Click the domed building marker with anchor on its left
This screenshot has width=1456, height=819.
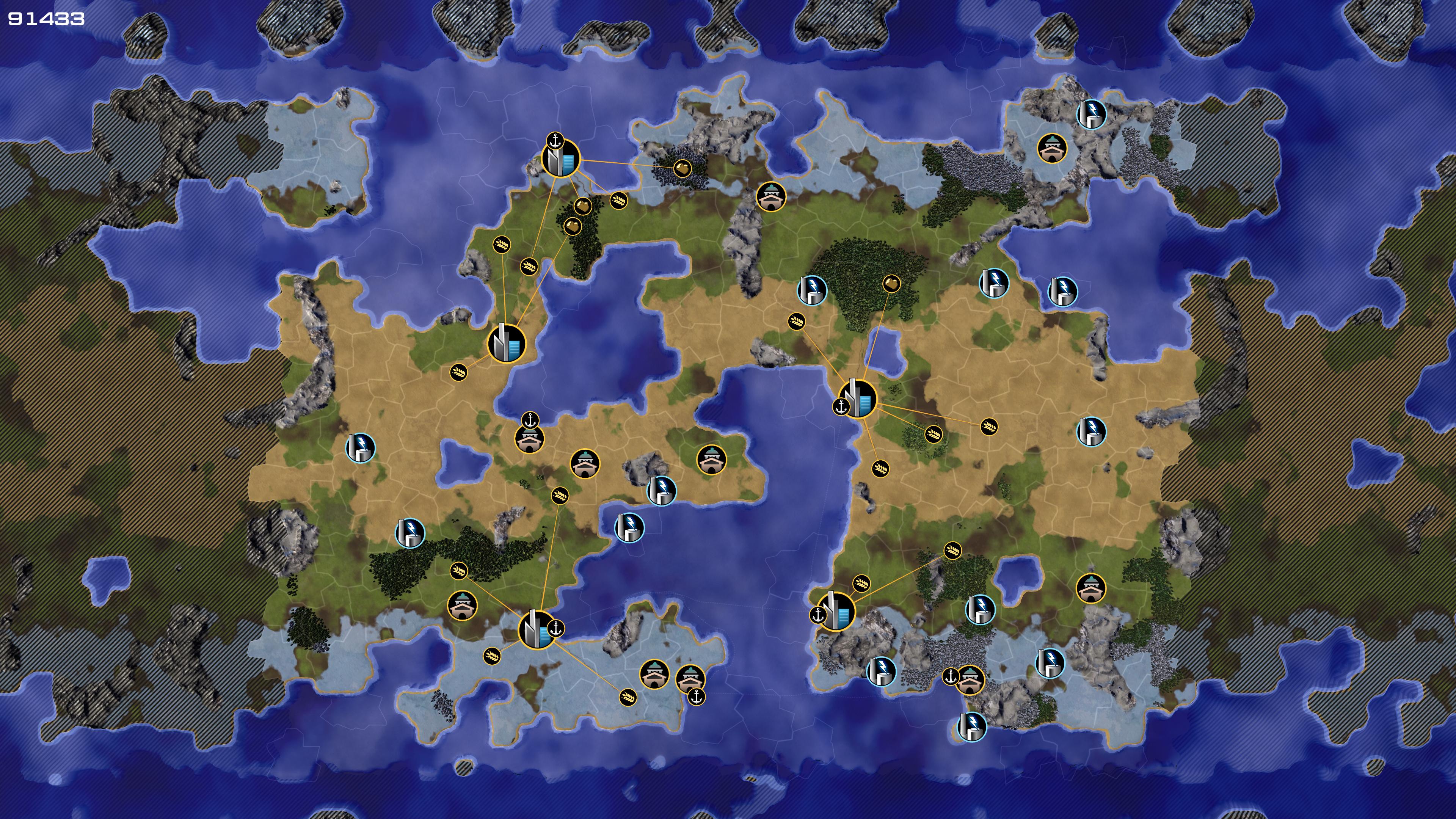pyautogui.click(x=970, y=680)
